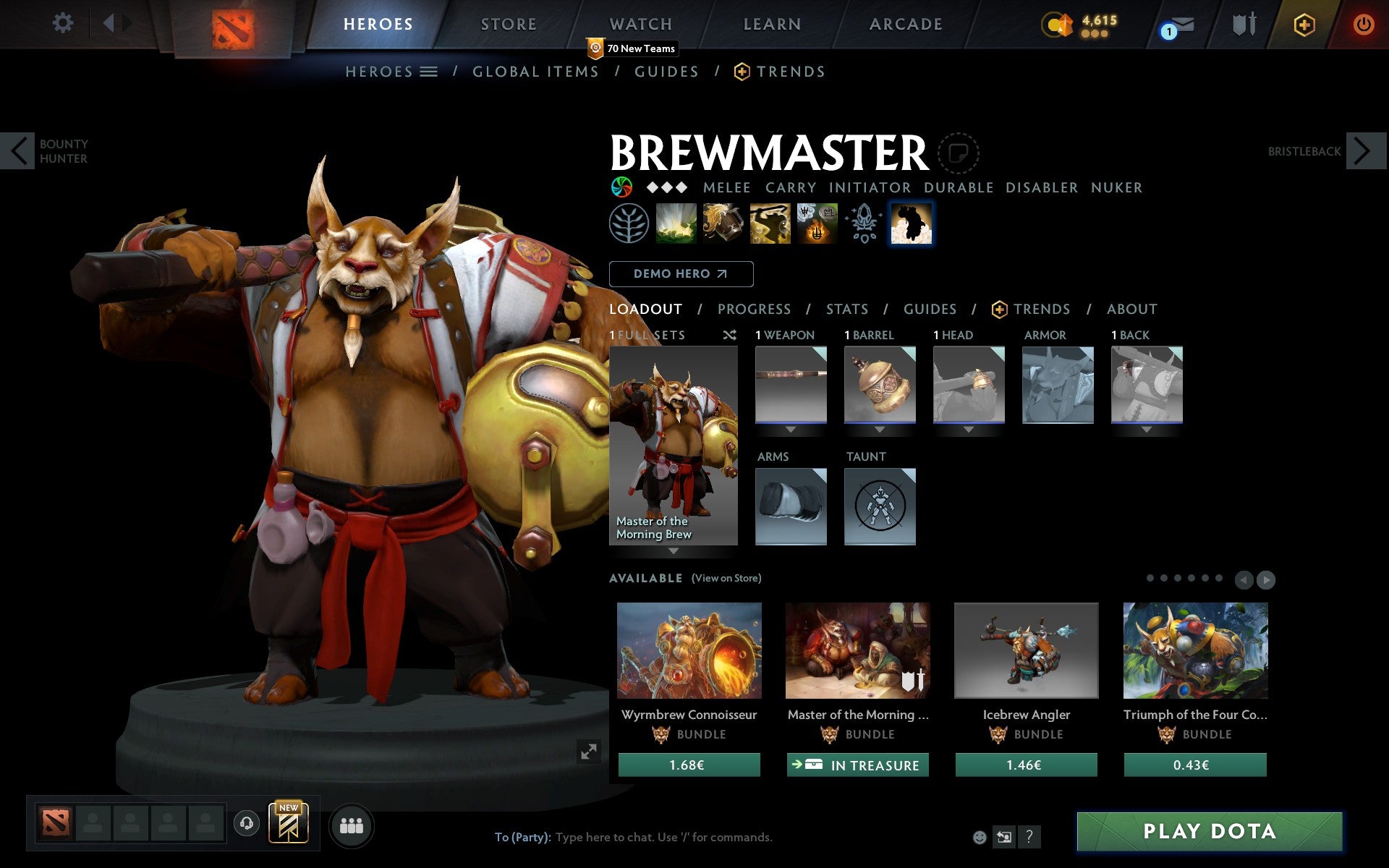Open the Global Items menu item
This screenshot has width=1389, height=868.
(535, 72)
